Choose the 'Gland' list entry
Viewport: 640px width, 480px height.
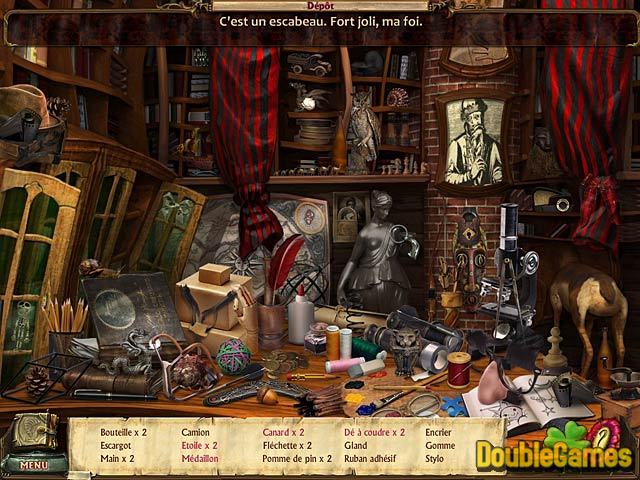[356, 445]
